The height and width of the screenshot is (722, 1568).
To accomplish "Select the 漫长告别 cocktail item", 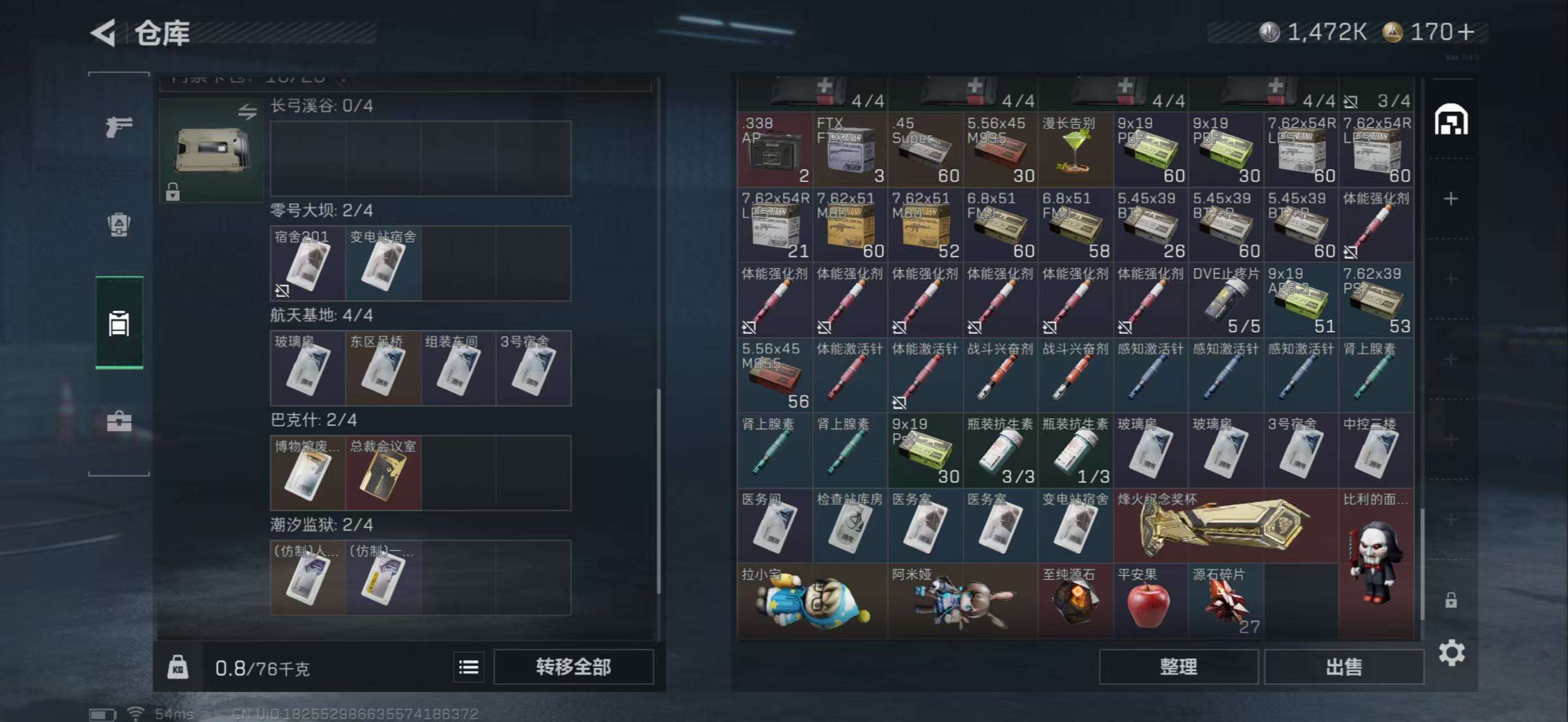I will [x=1075, y=149].
